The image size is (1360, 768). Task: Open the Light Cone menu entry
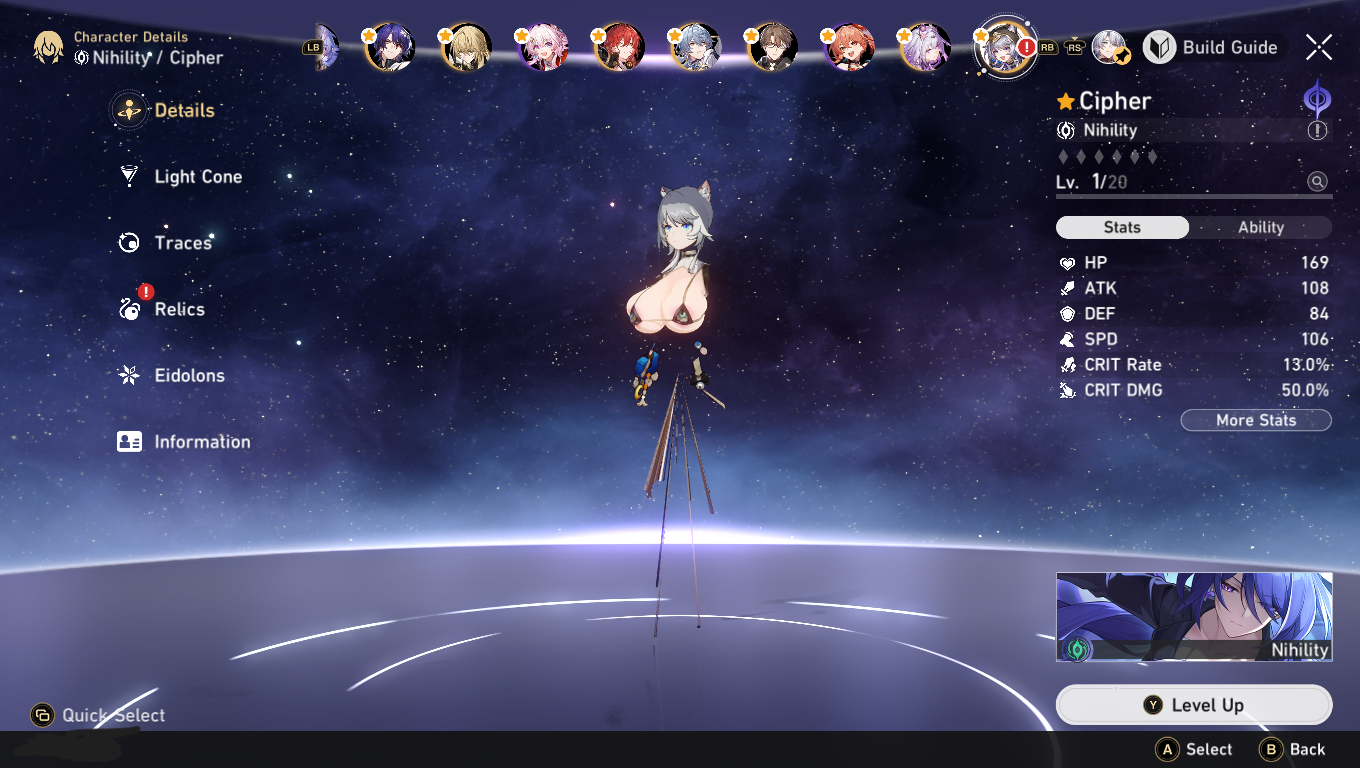click(197, 177)
